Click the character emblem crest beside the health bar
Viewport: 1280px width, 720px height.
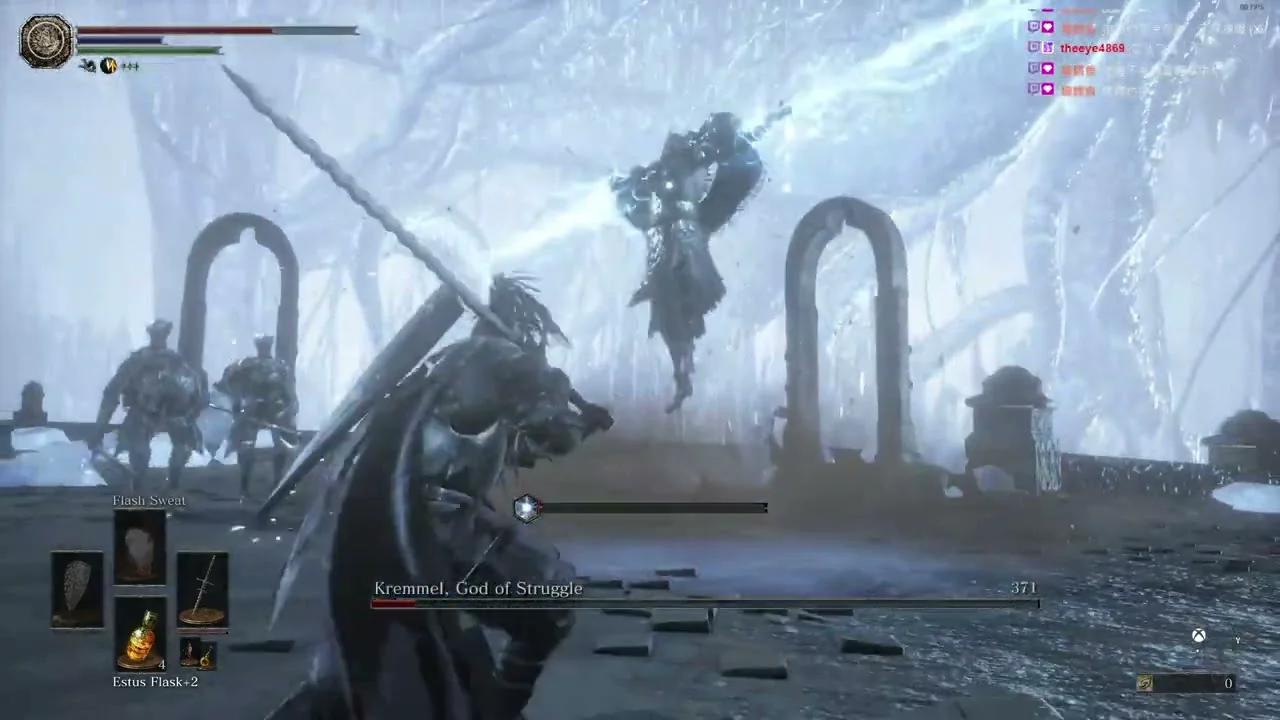point(45,40)
